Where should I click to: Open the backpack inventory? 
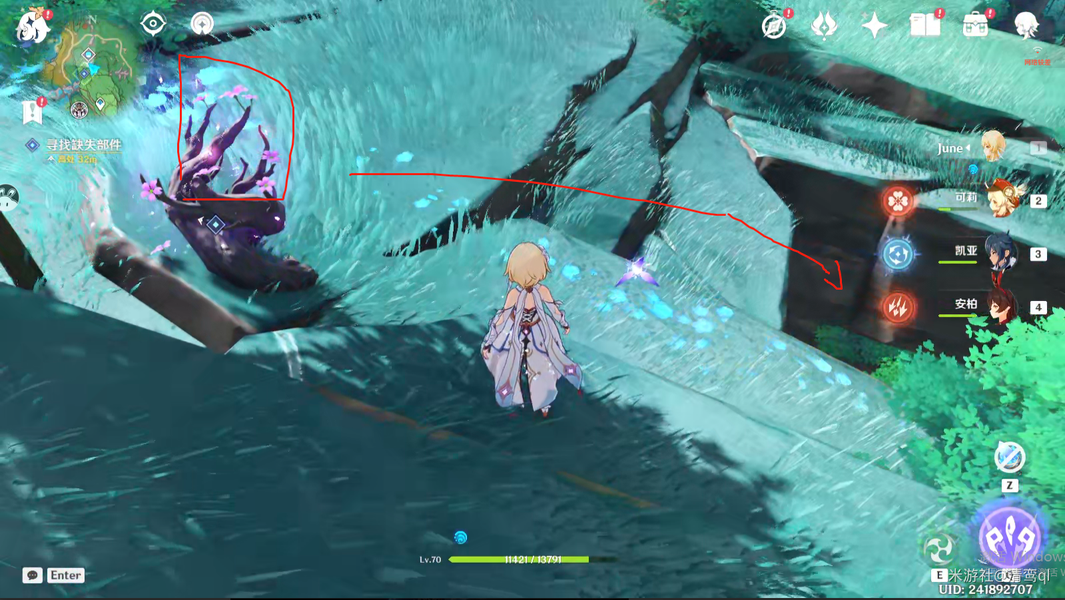click(975, 25)
